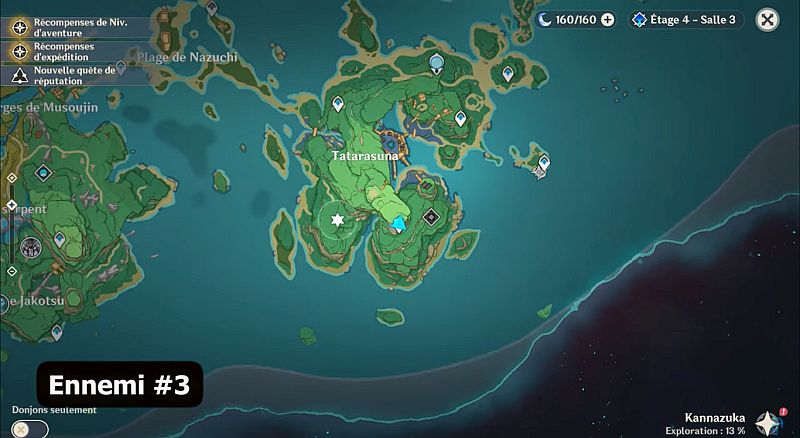Click the white star pin near Tatarasuna
This screenshot has height=438, width=800.
pyautogui.click(x=337, y=219)
